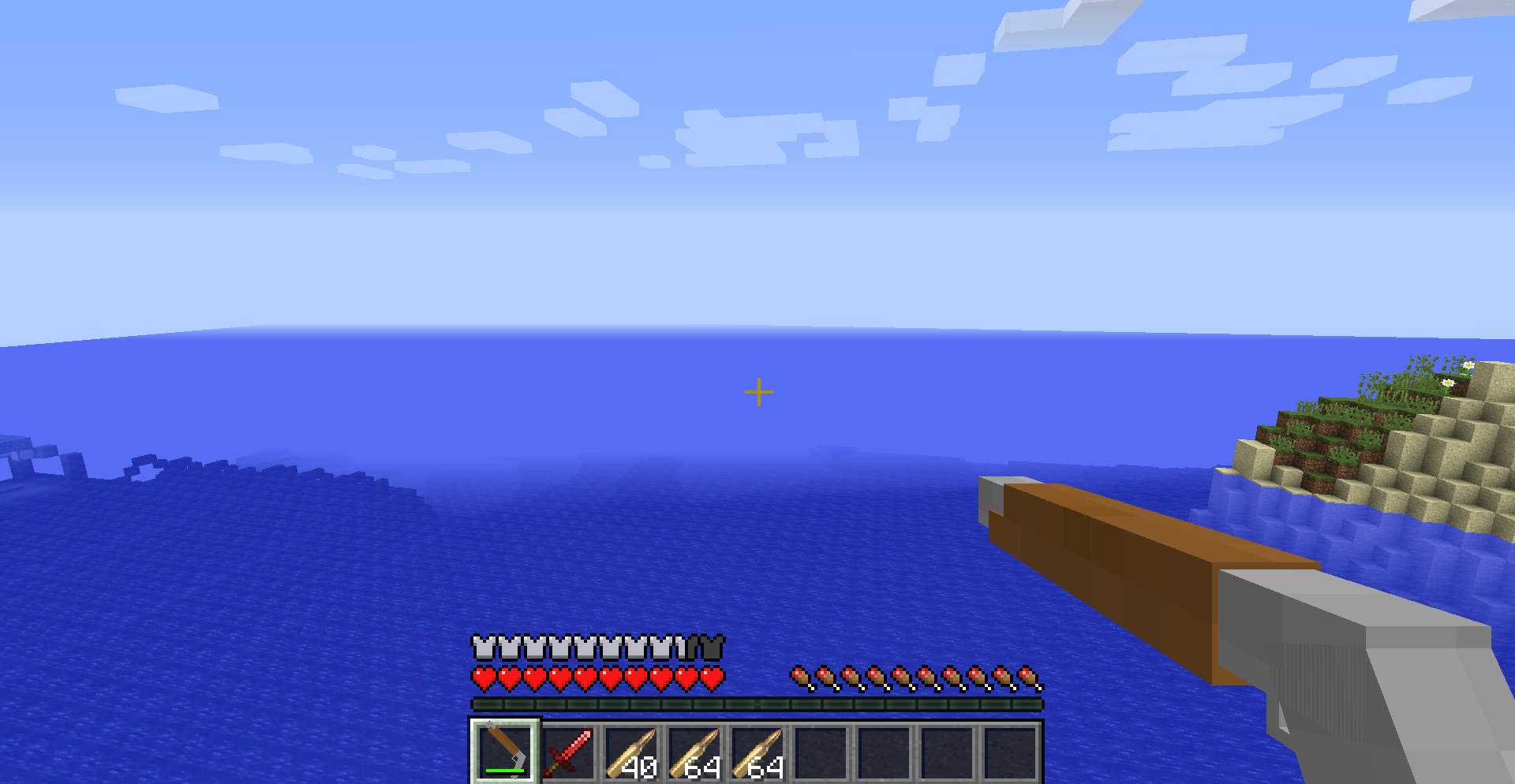Click the rightmost heart in the health bar
The image size is (1515, 784).
click(x=713, y=678)
